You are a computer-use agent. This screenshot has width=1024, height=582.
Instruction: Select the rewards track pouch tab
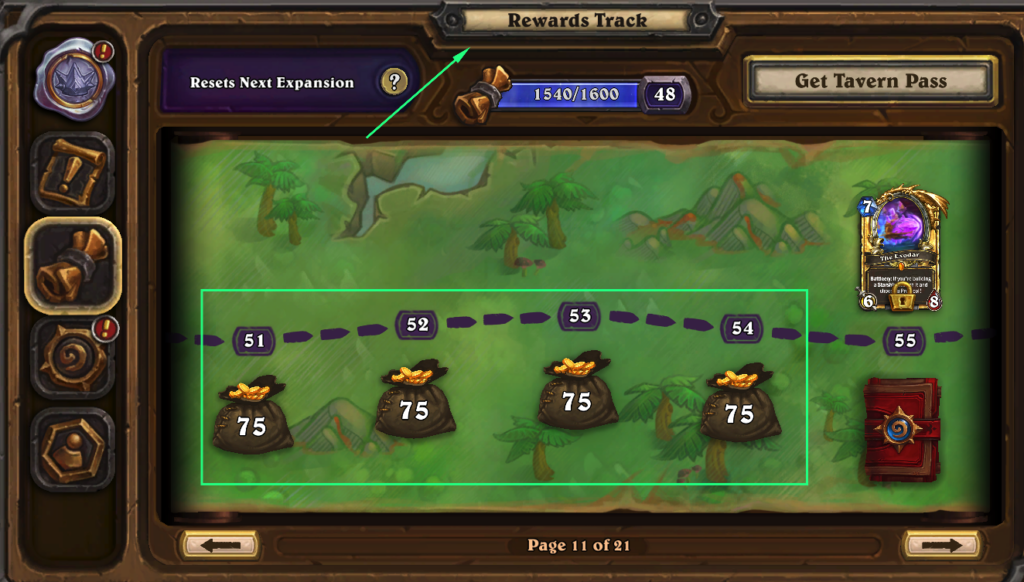[72, 265]
